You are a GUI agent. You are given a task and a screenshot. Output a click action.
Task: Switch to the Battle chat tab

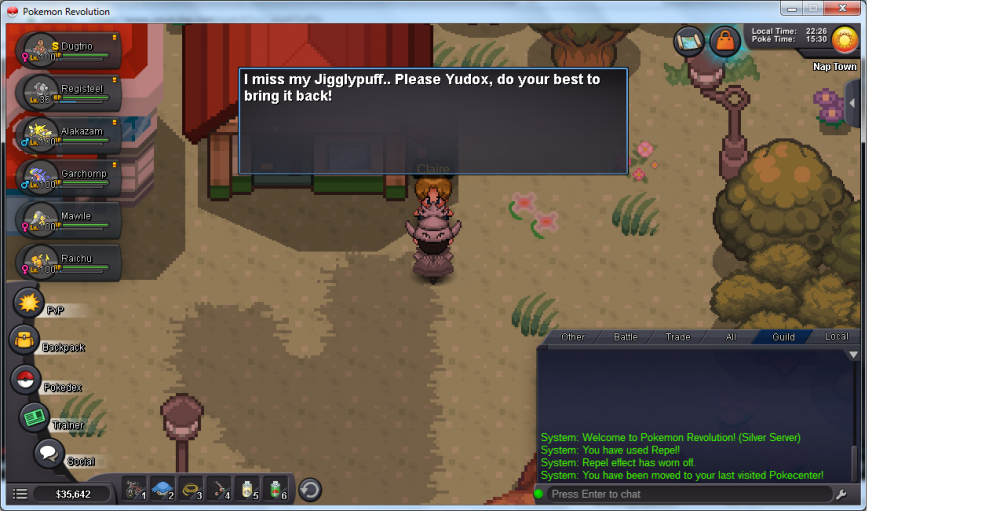tap(626, 337)
